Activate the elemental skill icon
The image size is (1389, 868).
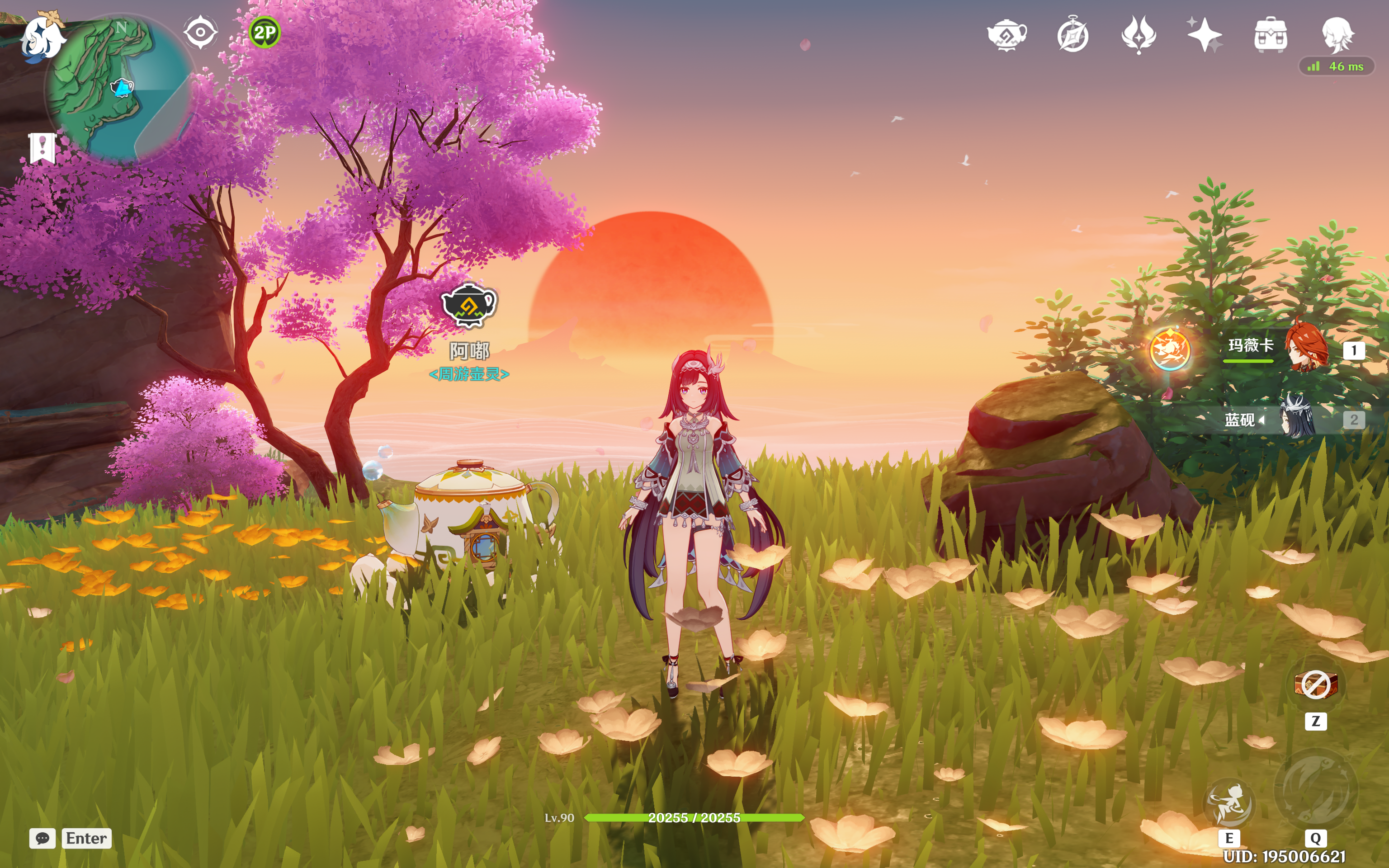[x=1229, y=804]
